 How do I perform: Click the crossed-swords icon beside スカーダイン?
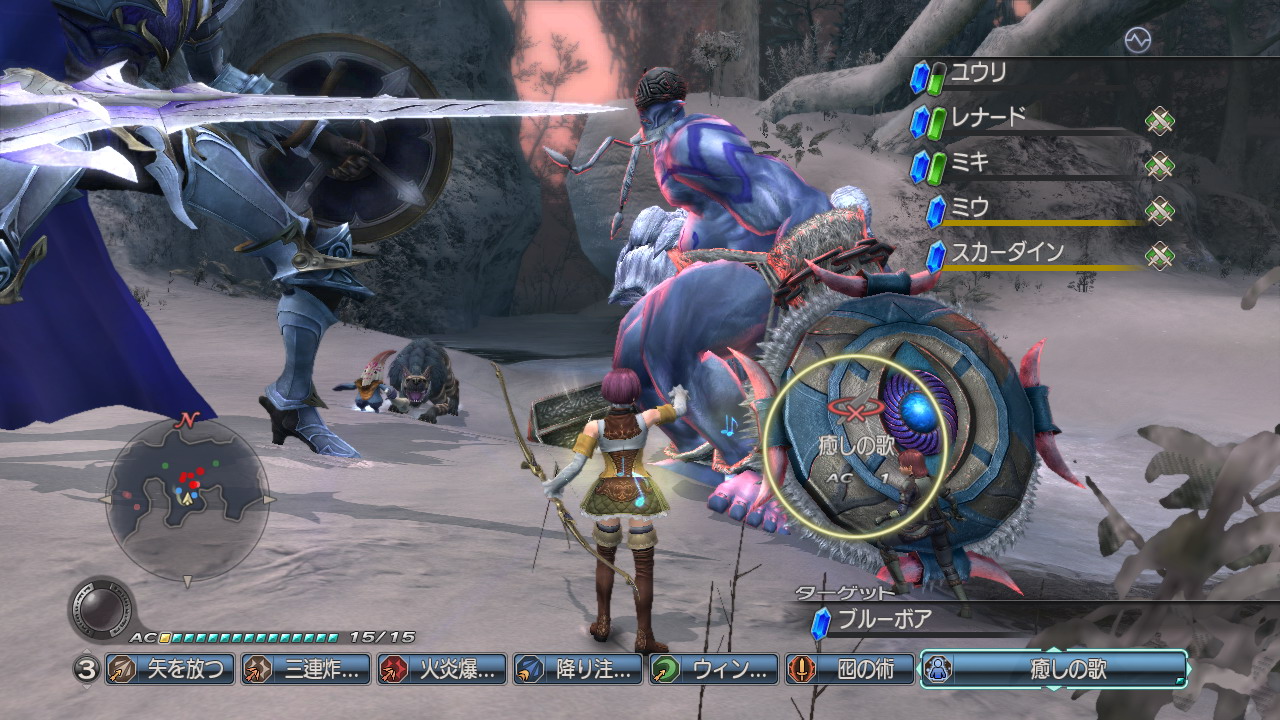coord(1159,255)
